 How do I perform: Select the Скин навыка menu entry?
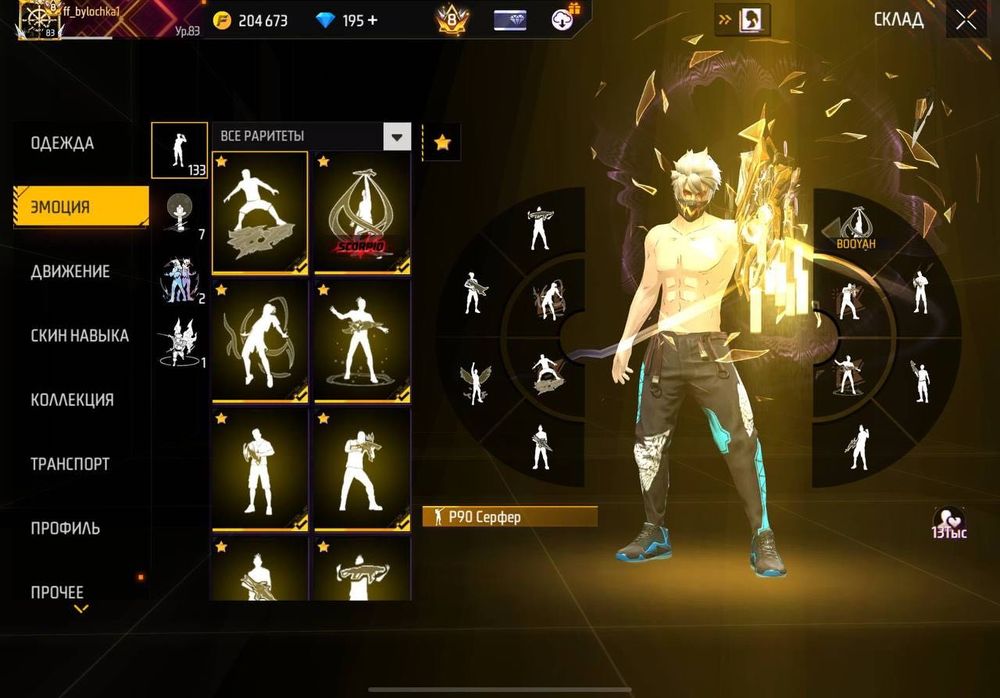[x=79, y=336]
